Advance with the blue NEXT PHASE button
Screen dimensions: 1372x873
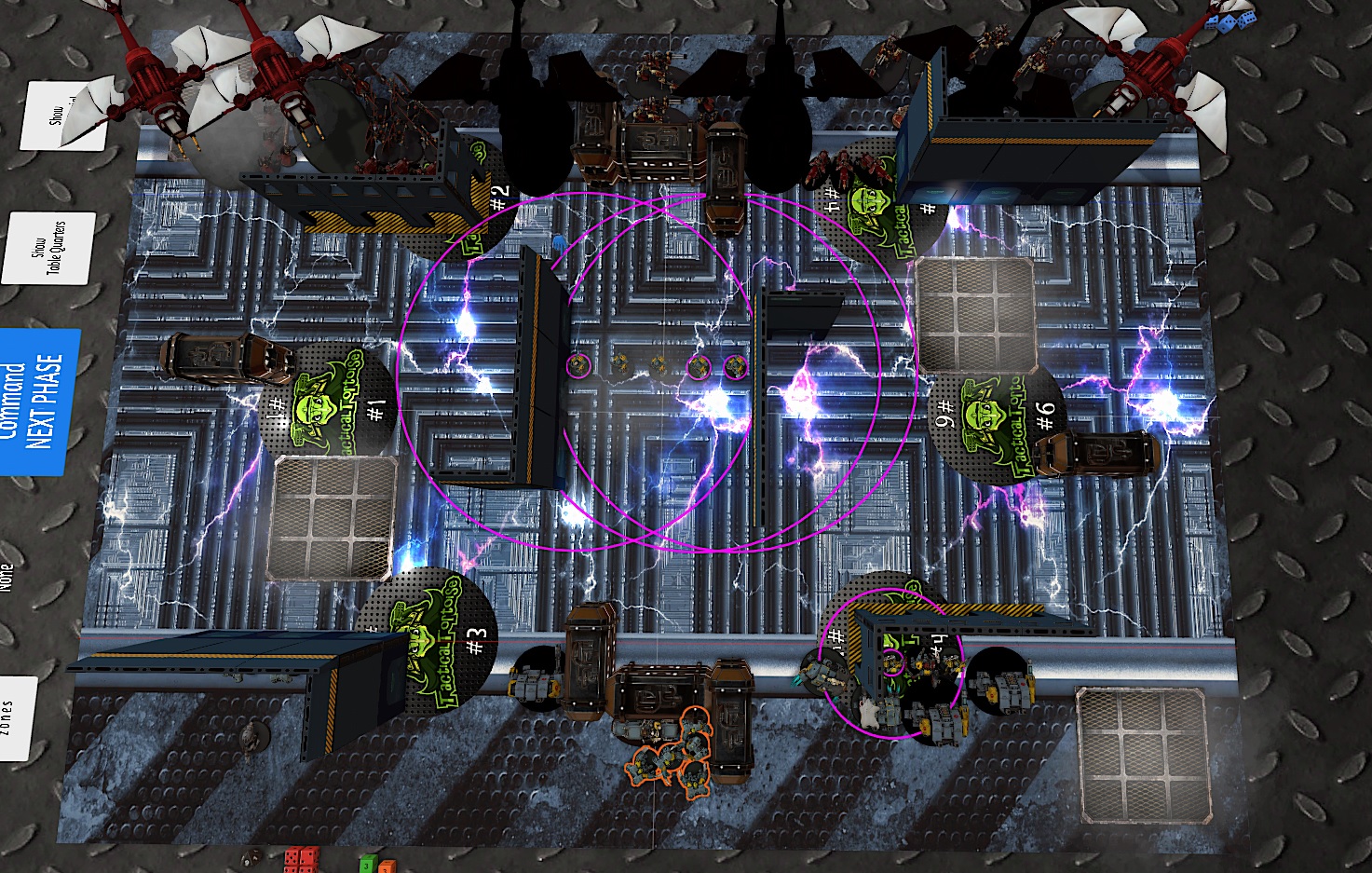[39, 402]
